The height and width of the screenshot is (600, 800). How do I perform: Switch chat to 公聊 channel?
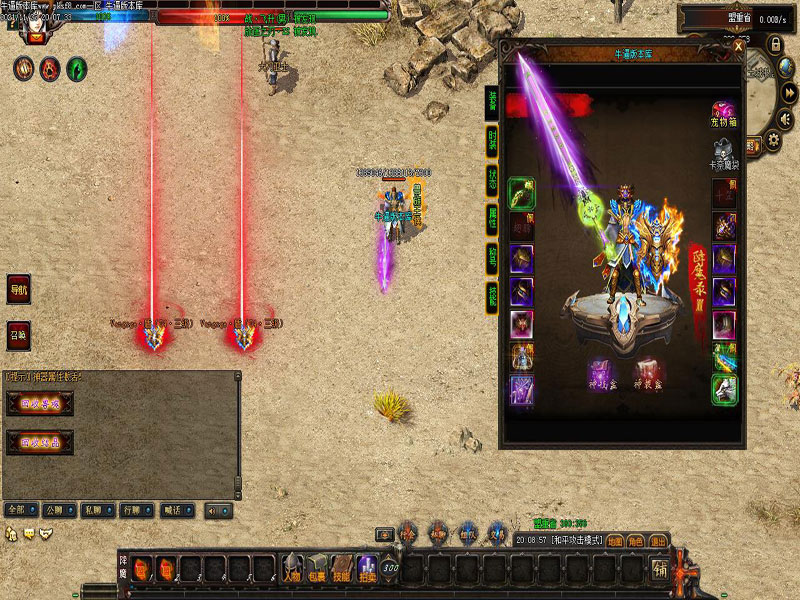55,510
